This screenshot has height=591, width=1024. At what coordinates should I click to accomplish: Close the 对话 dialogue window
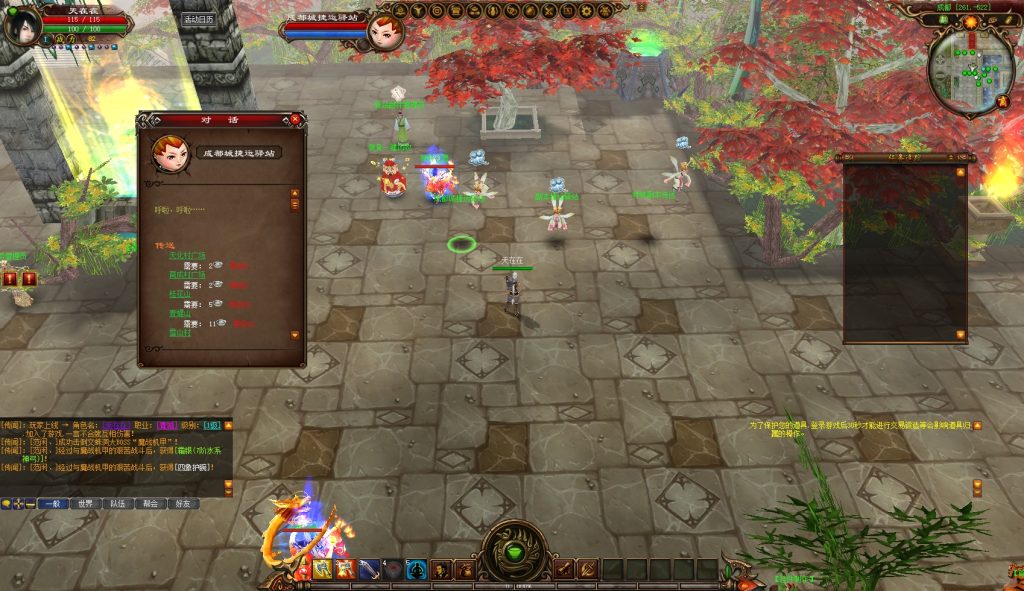pyautogui.click(x=295, y=119)
